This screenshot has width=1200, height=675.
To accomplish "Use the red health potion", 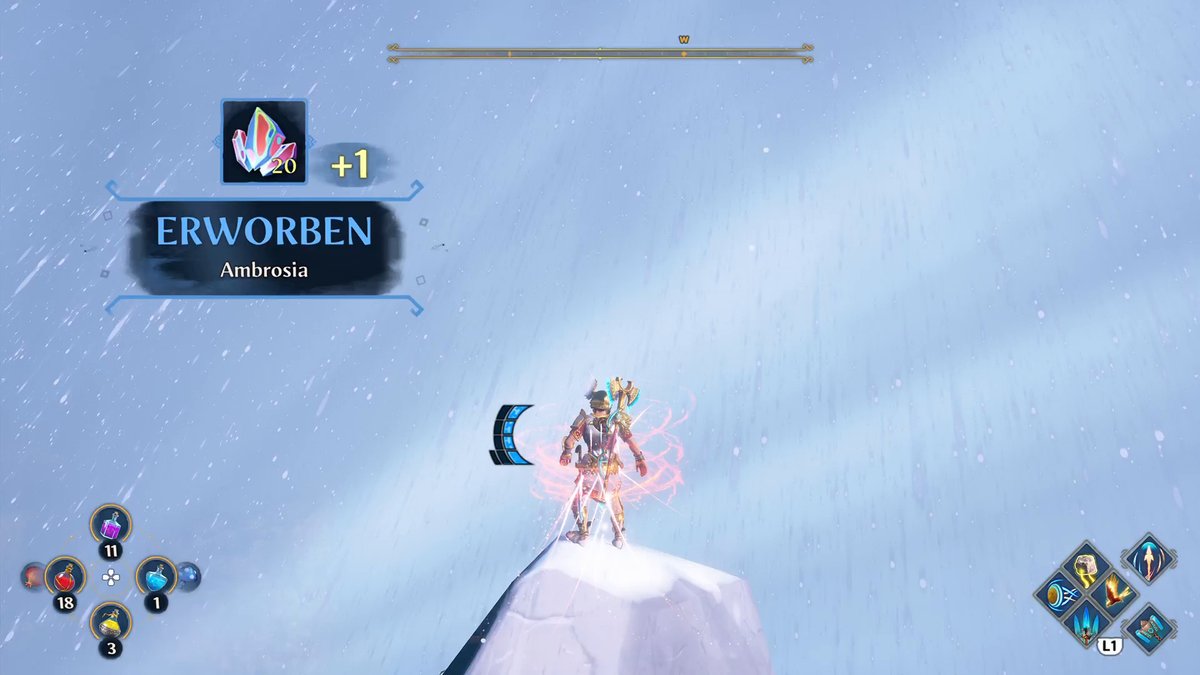I will coord(65,577).
